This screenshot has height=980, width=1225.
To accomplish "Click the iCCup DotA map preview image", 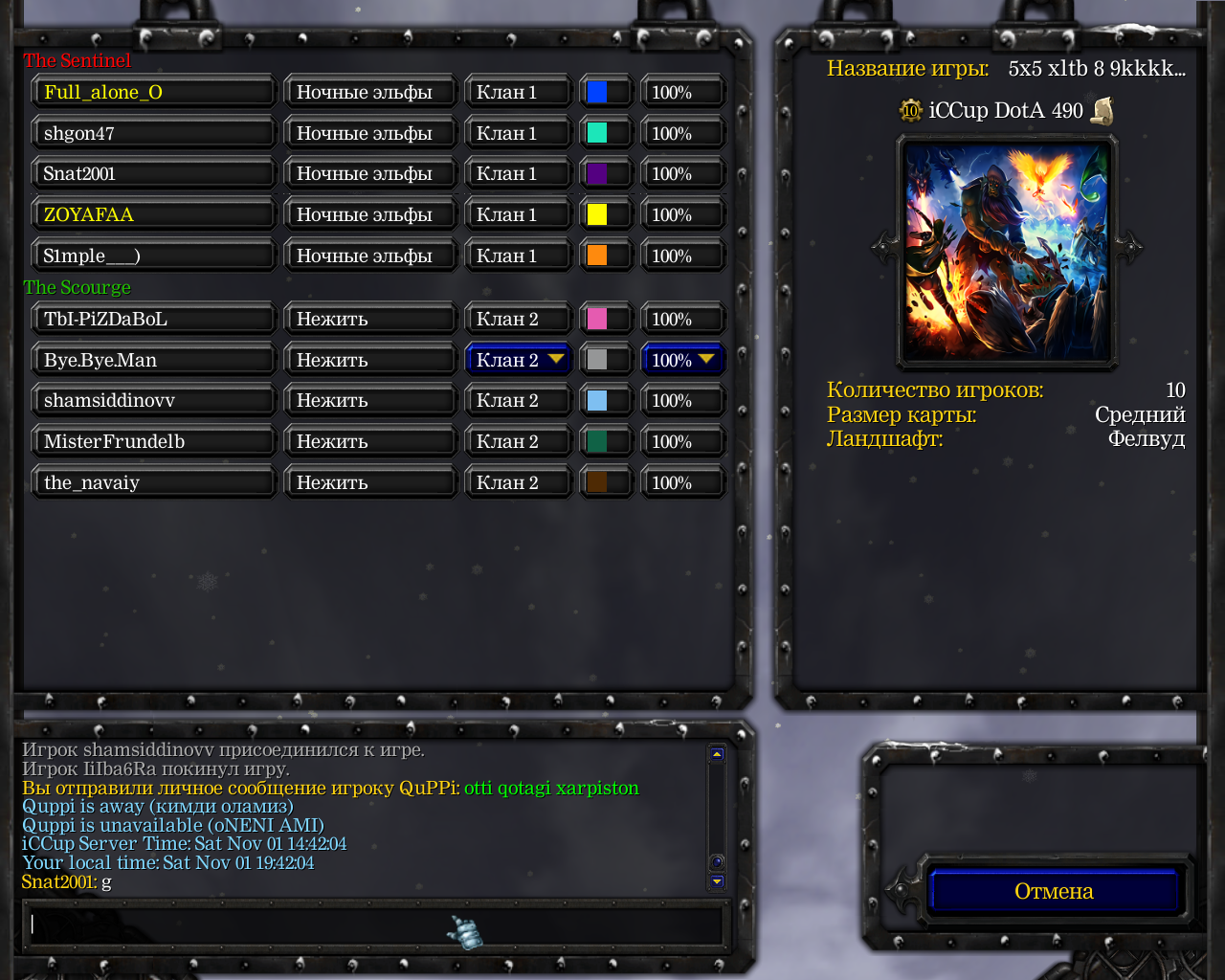I will click(1006, 252).
